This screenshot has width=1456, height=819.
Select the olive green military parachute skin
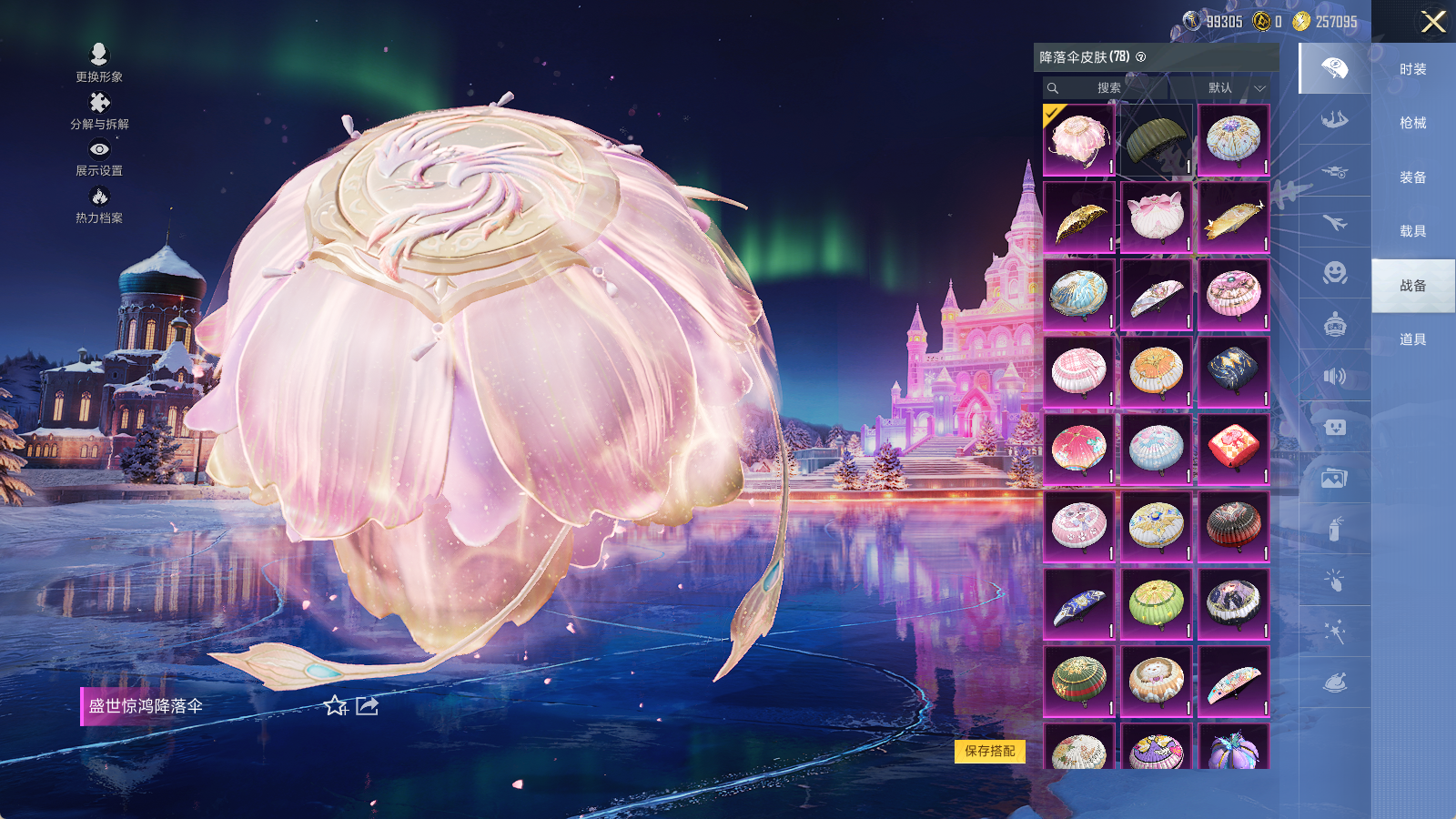[1156, 140]
